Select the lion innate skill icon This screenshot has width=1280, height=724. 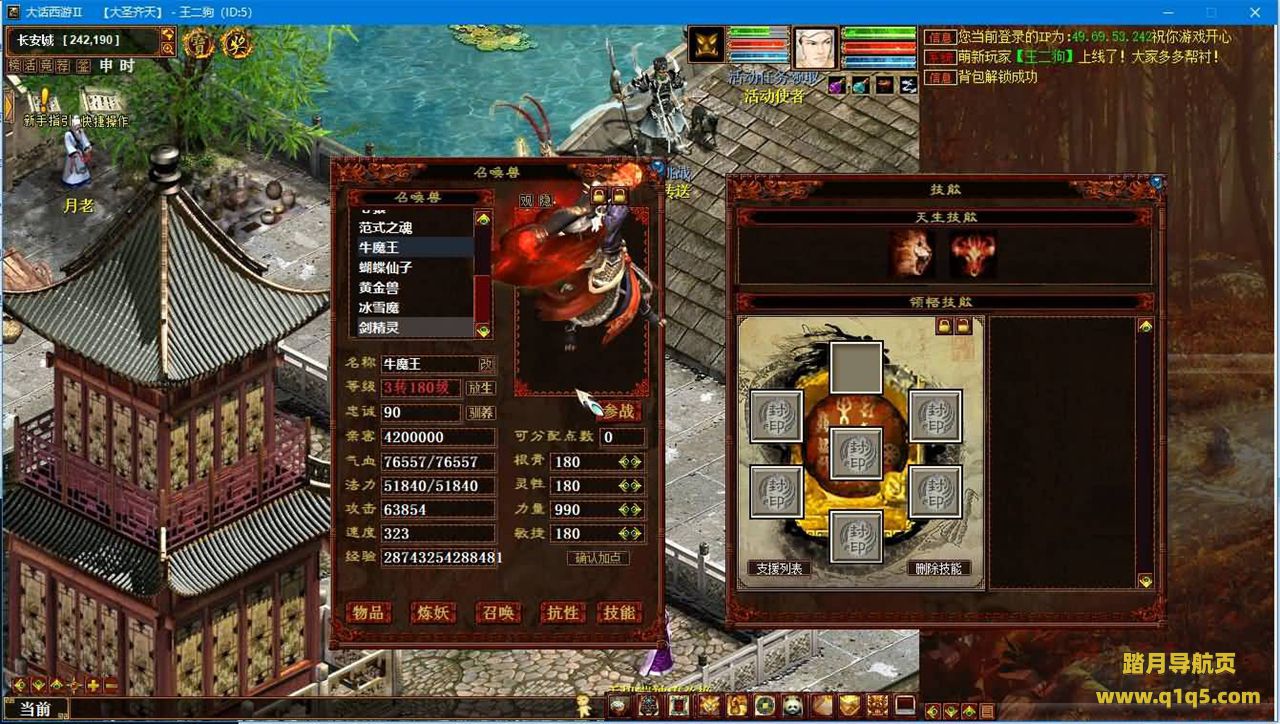[x=913, y=254]
